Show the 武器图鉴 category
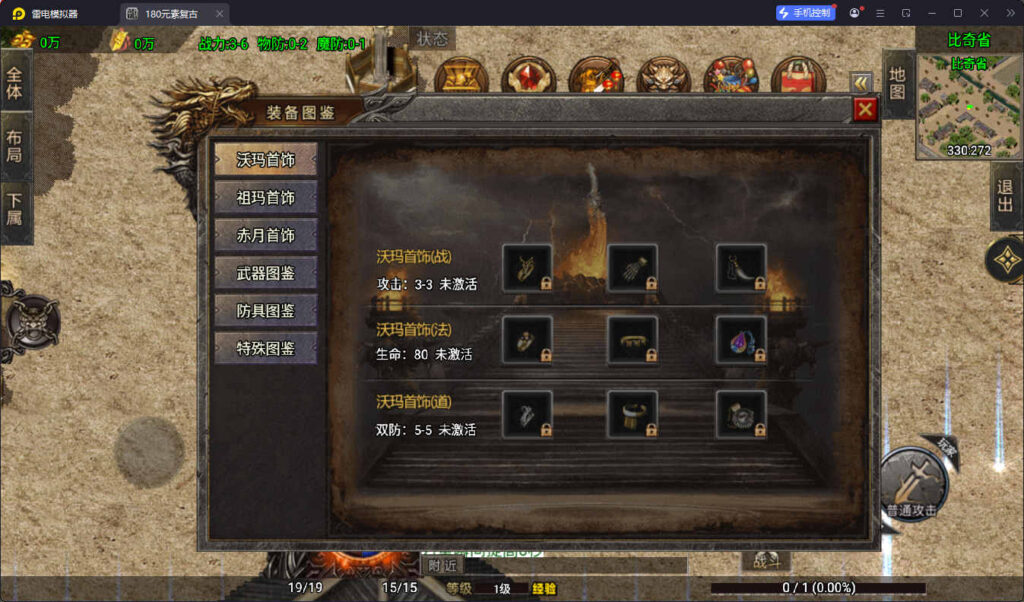 [x=266, y=272]
